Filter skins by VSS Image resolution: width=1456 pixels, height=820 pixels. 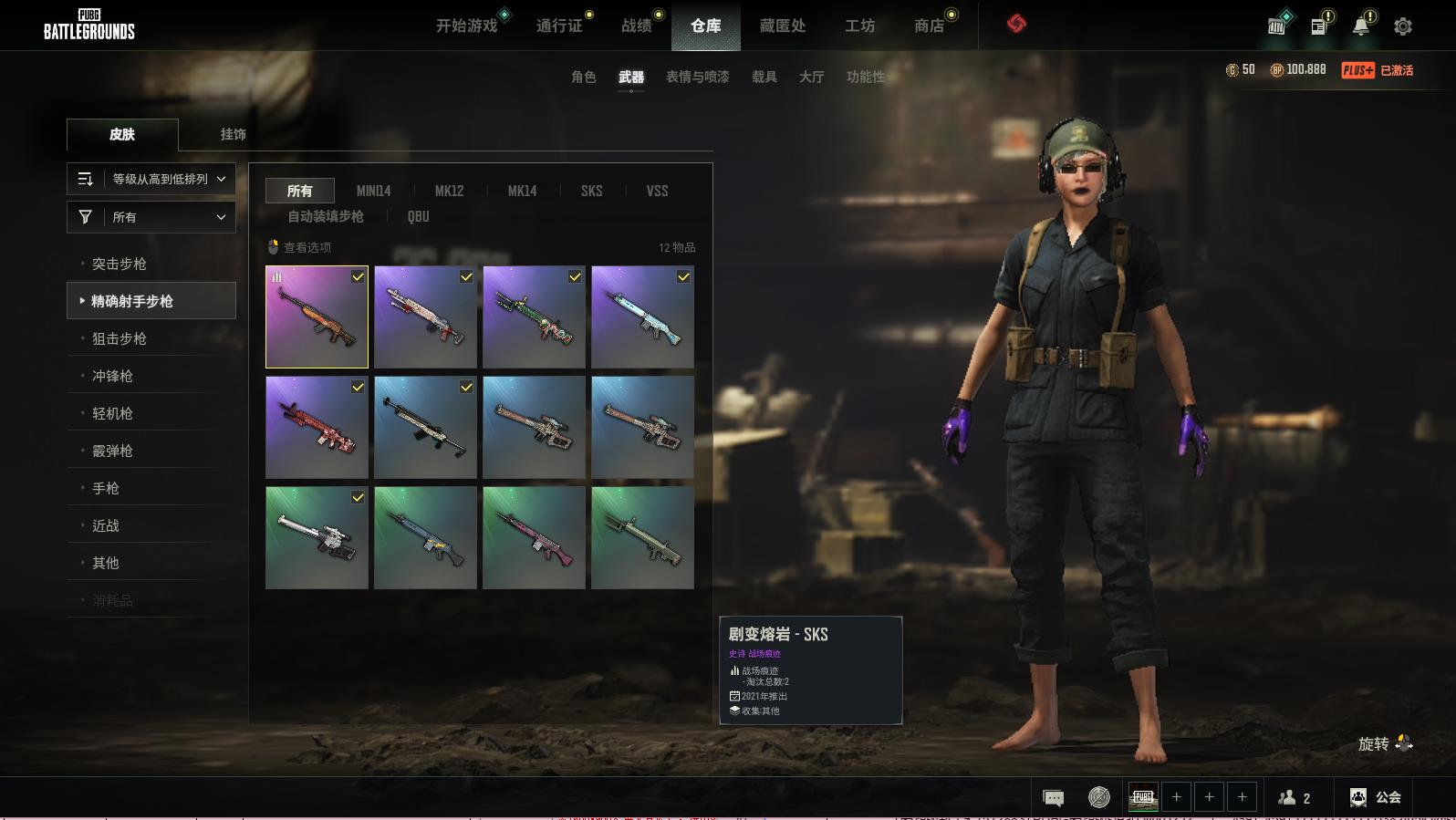click(657, 191)
